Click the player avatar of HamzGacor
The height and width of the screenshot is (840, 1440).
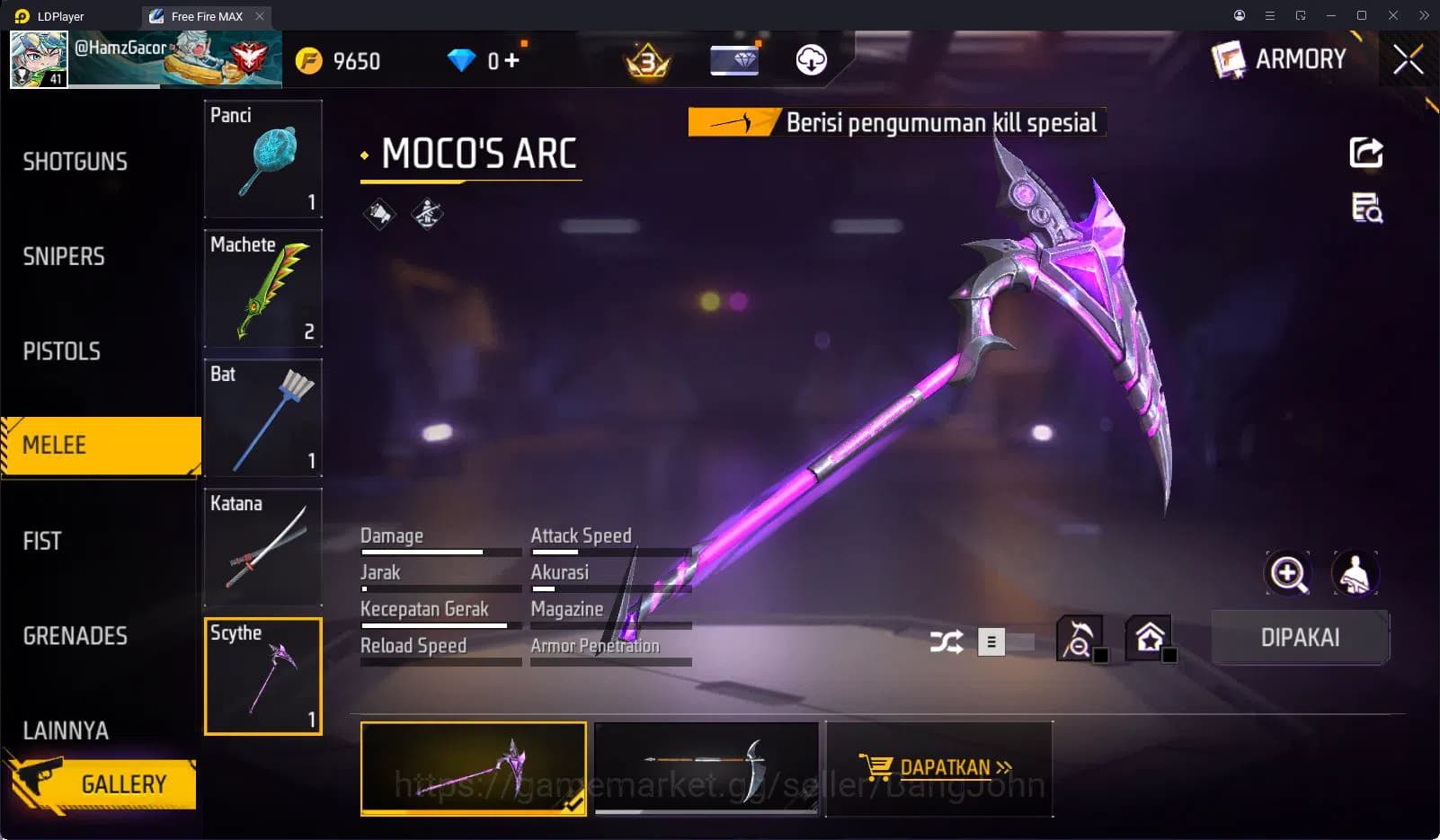pos(38,58)
